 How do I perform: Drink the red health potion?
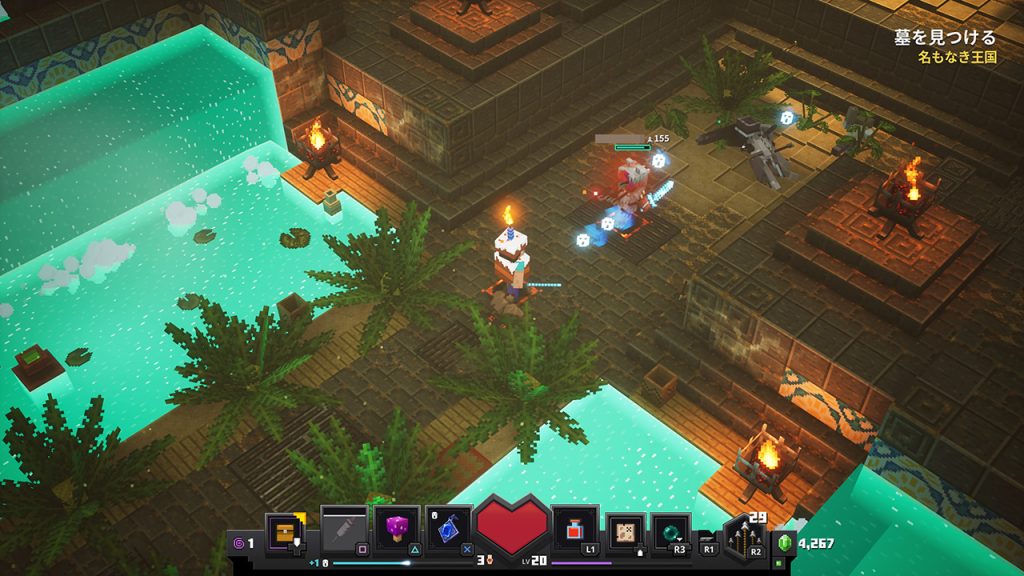(575, 528)
